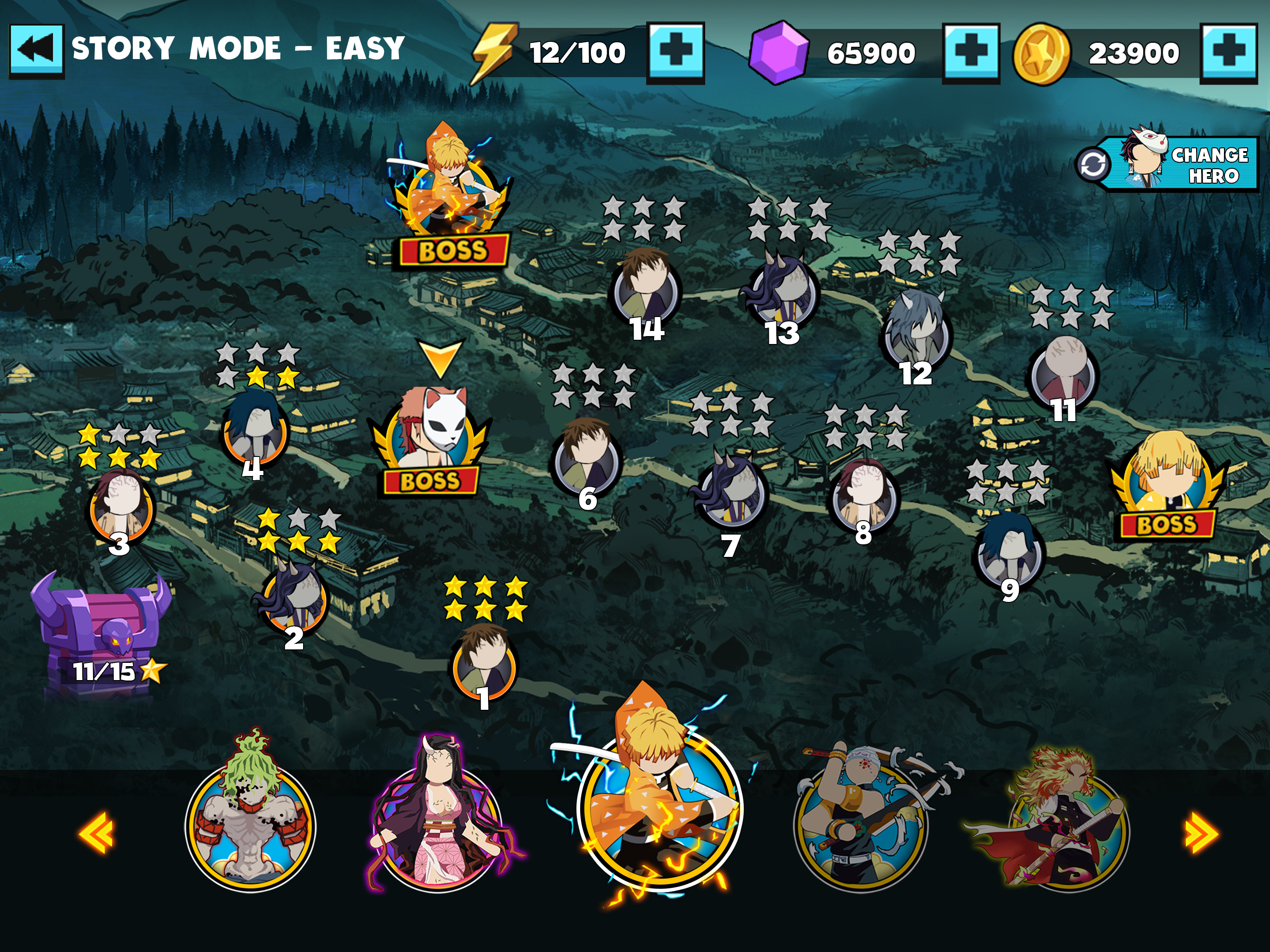The height and width of the screenshot is (952, 1270).
Task: Buy more purple gems with plus button
Action: [971, 52]
